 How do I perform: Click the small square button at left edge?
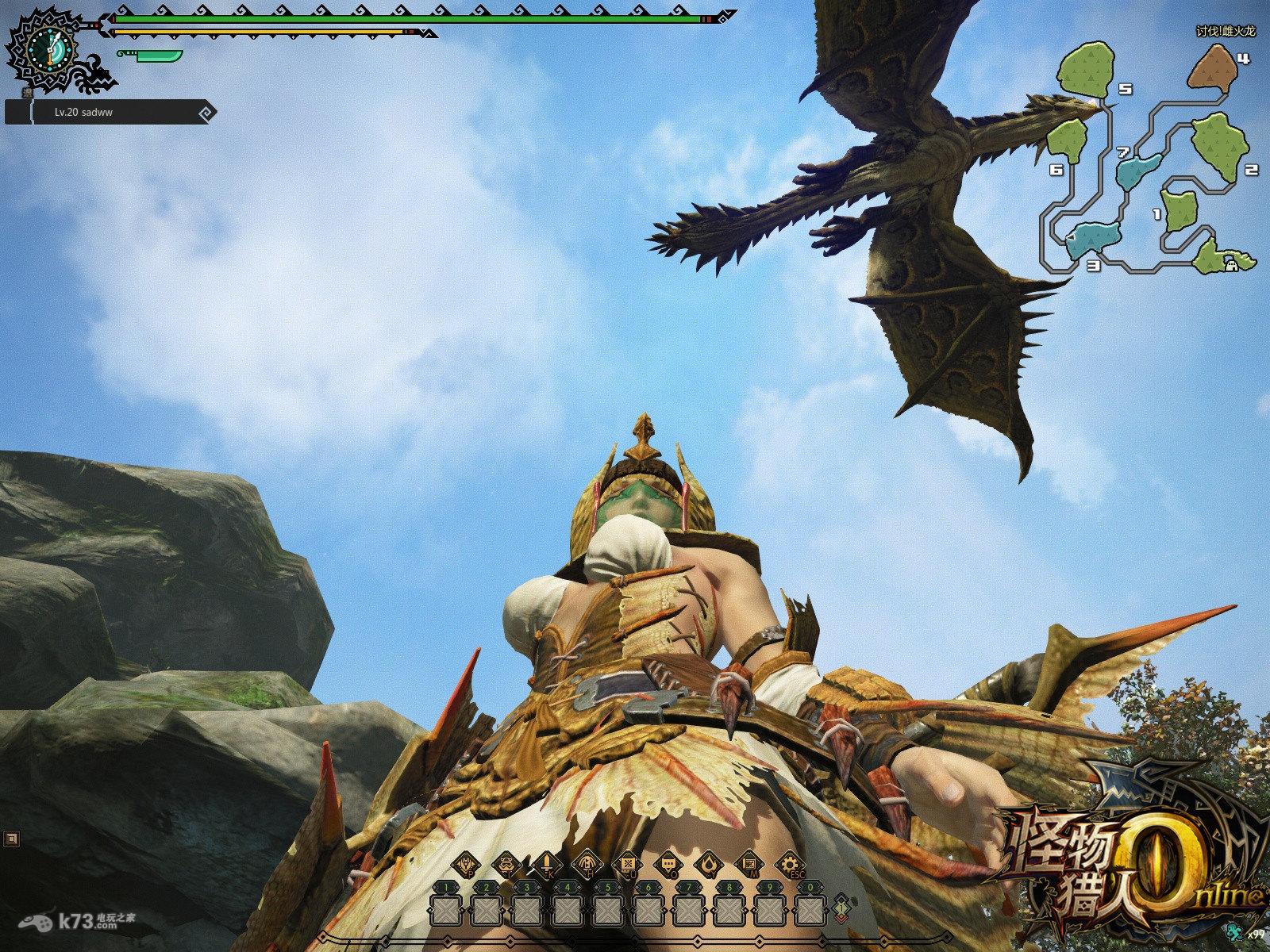(x=10, y=838)
